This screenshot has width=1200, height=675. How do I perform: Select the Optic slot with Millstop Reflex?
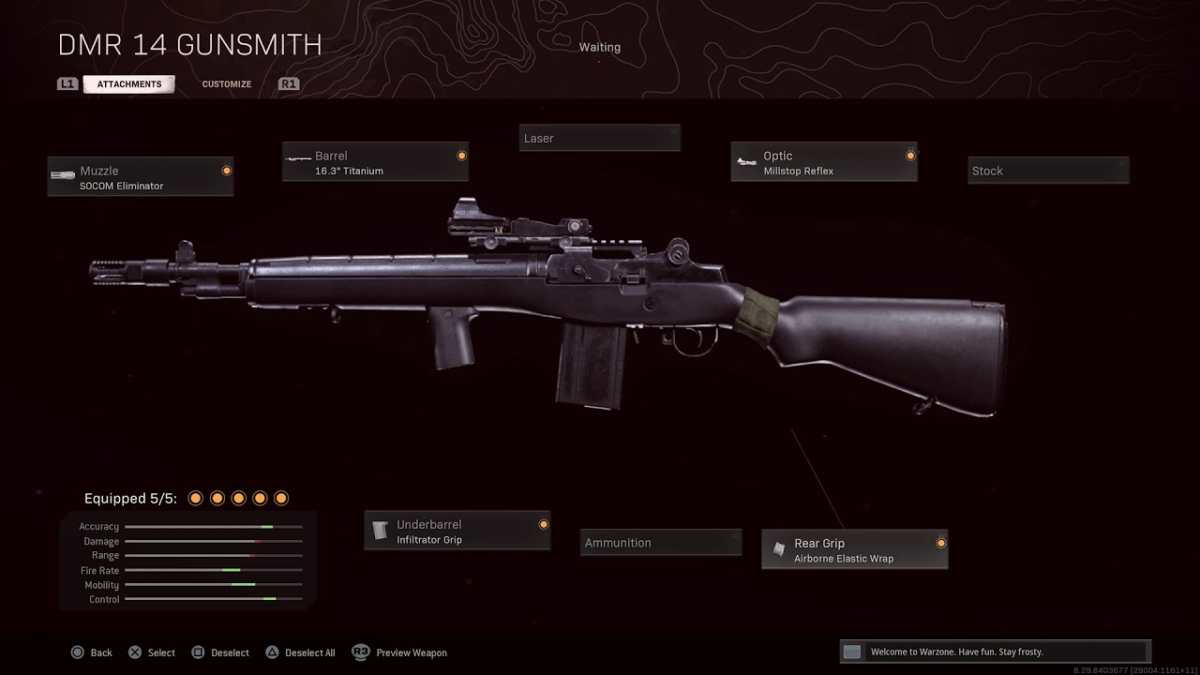pyautogui.click(x=824, y=162)
